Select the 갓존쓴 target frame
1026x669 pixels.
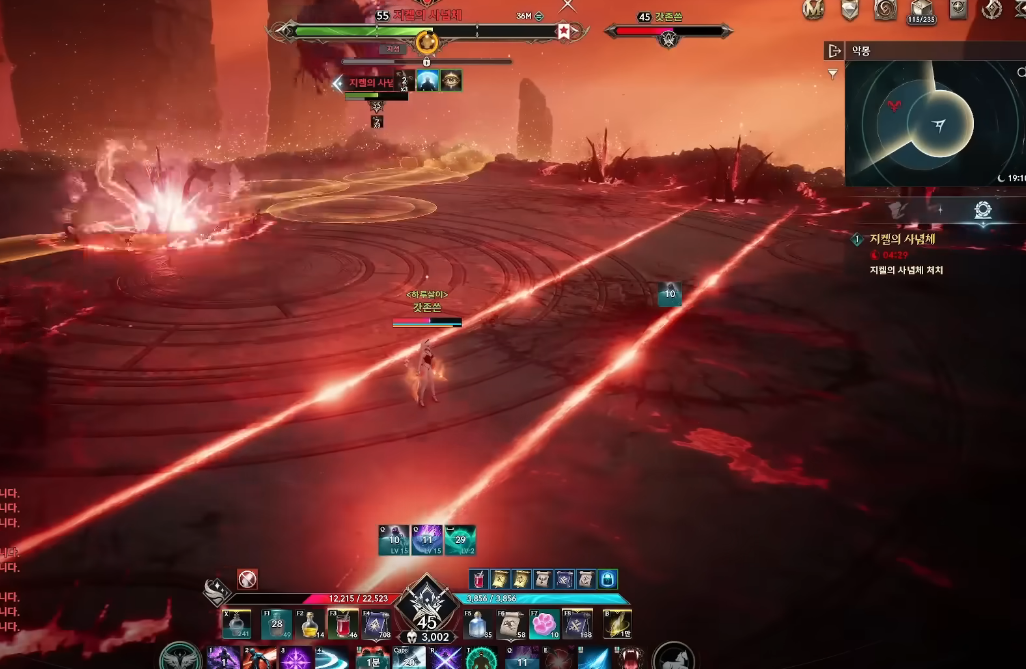(x=670, y=31)
